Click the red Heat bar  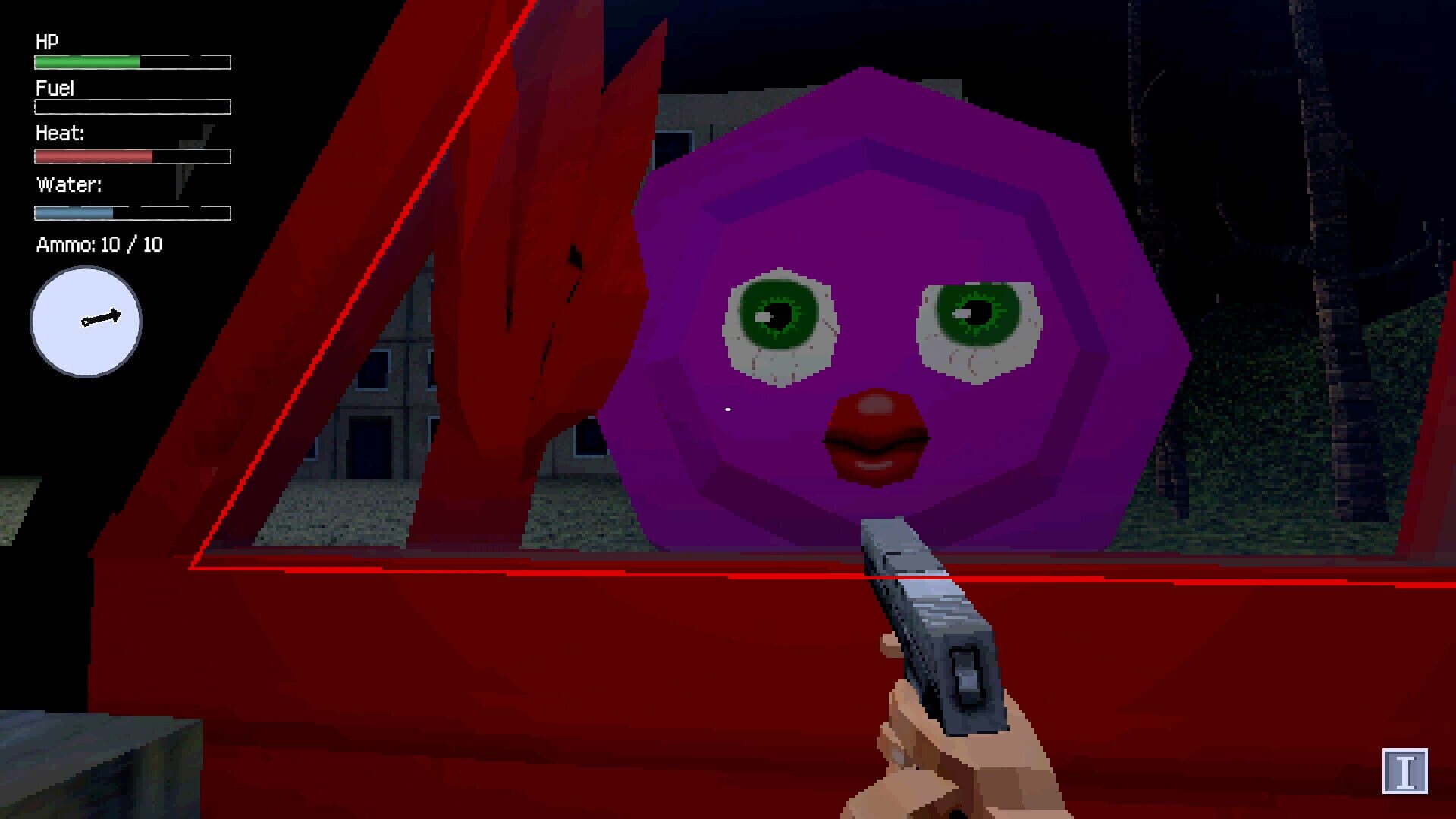[x=91, y=155]
